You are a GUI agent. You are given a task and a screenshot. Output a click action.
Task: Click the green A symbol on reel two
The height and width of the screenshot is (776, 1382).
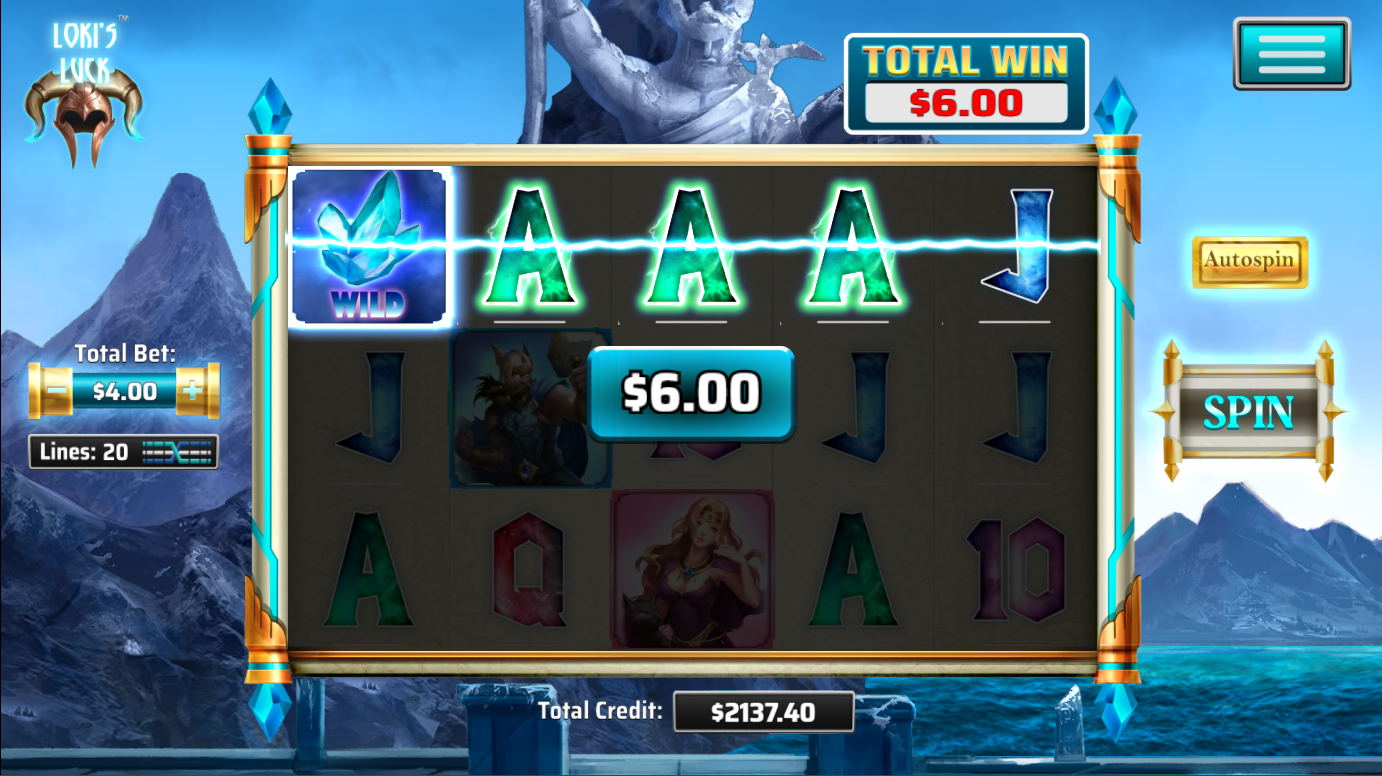[531, 246]
